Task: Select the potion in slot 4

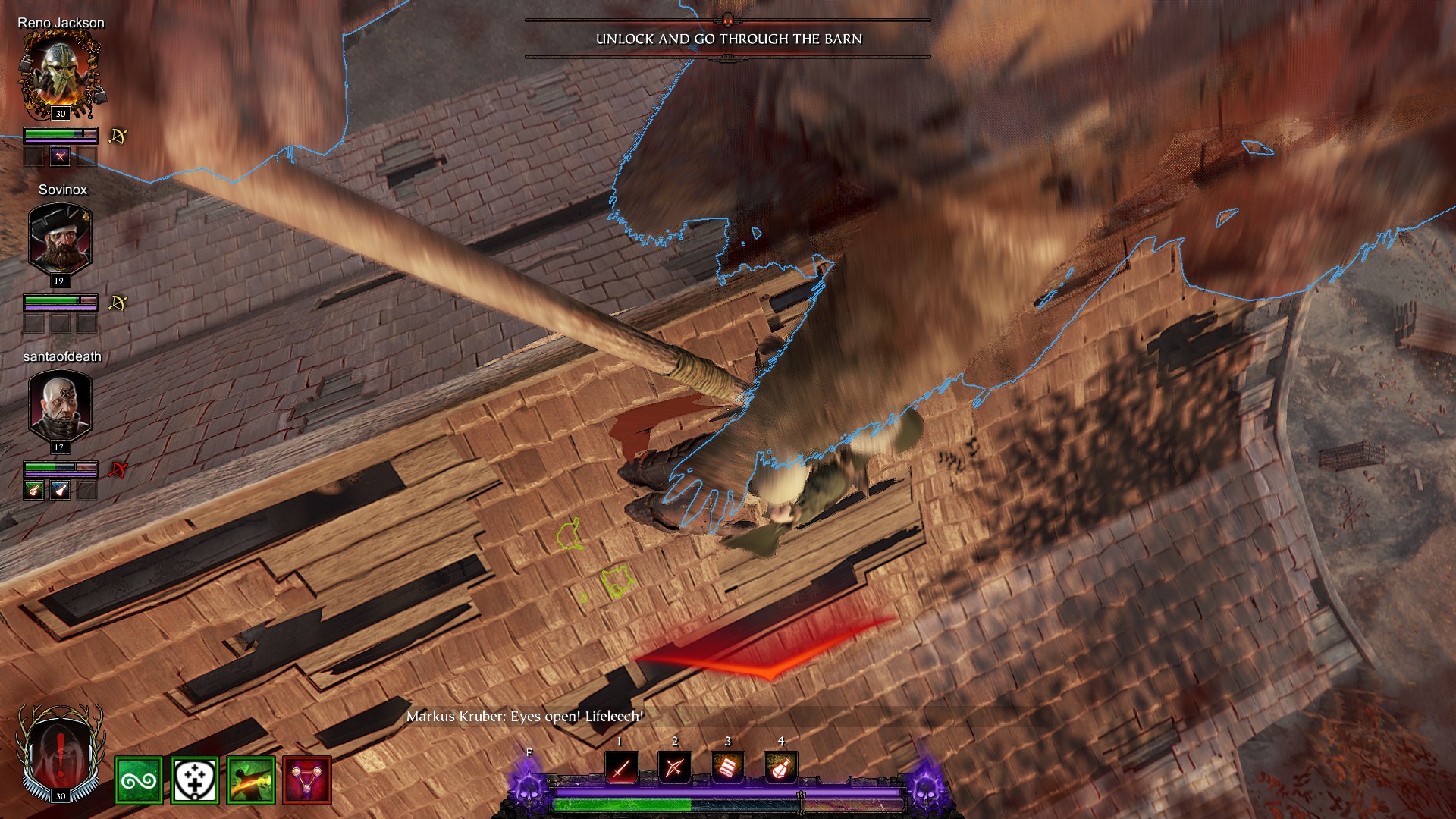Action: coord(780,768)
